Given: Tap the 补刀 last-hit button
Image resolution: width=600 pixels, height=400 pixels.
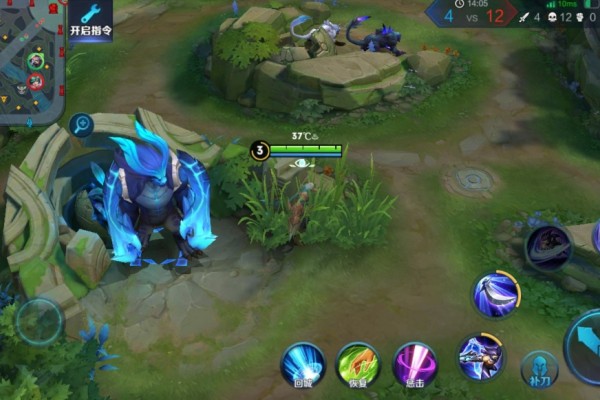Looking at the screenshot, I should [539, 369].
